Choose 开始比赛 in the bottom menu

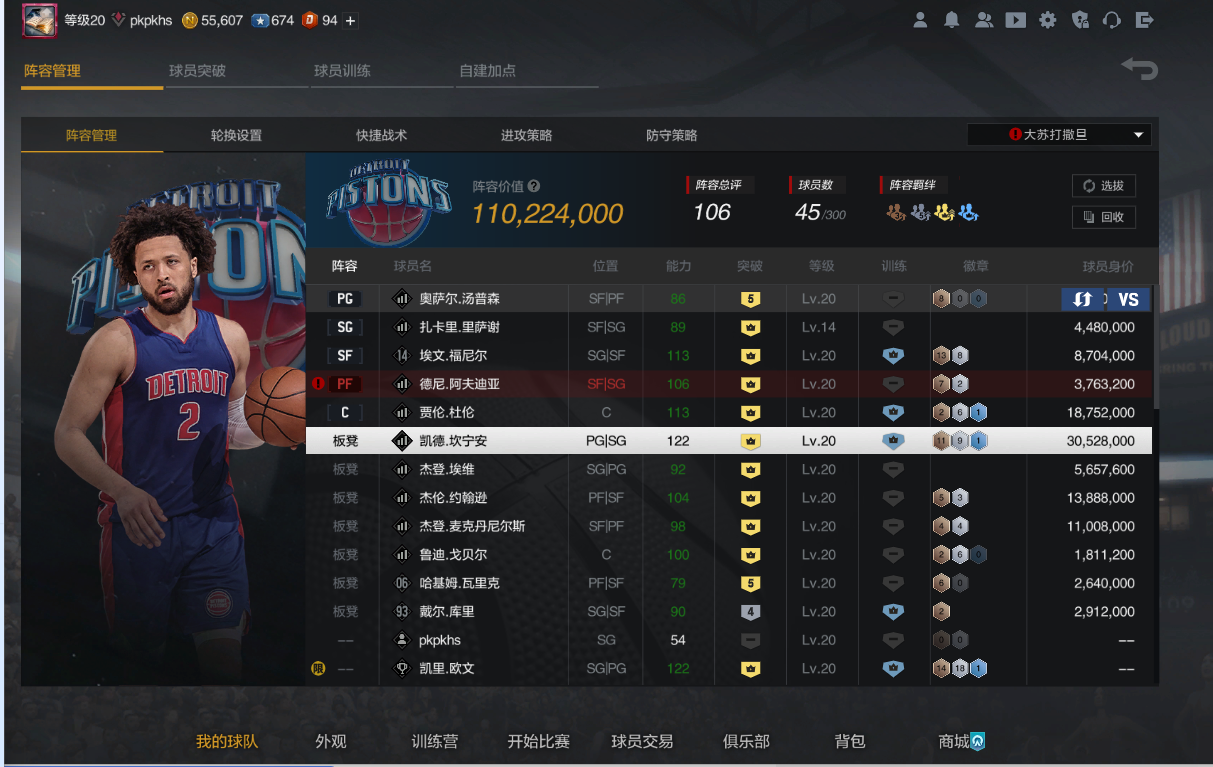pyautogui.click(x=538, y=741)
